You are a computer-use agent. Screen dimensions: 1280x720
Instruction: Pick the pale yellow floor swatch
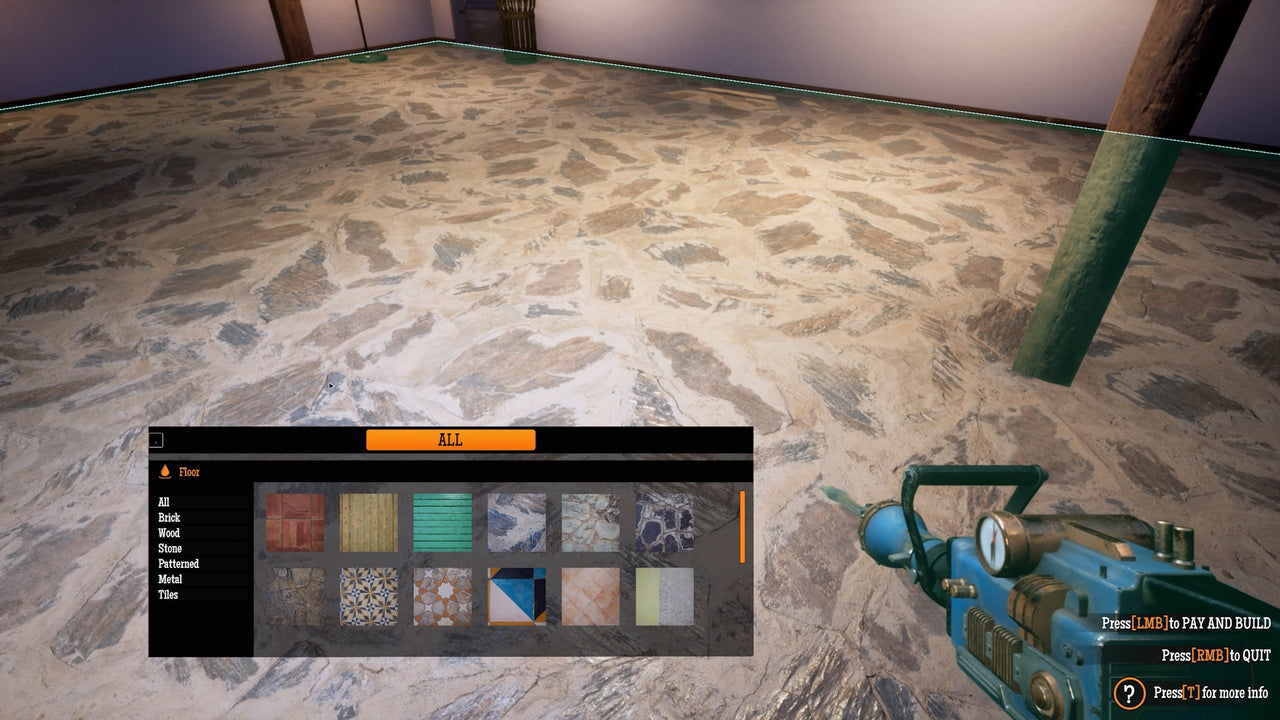(x=662, y=597)
